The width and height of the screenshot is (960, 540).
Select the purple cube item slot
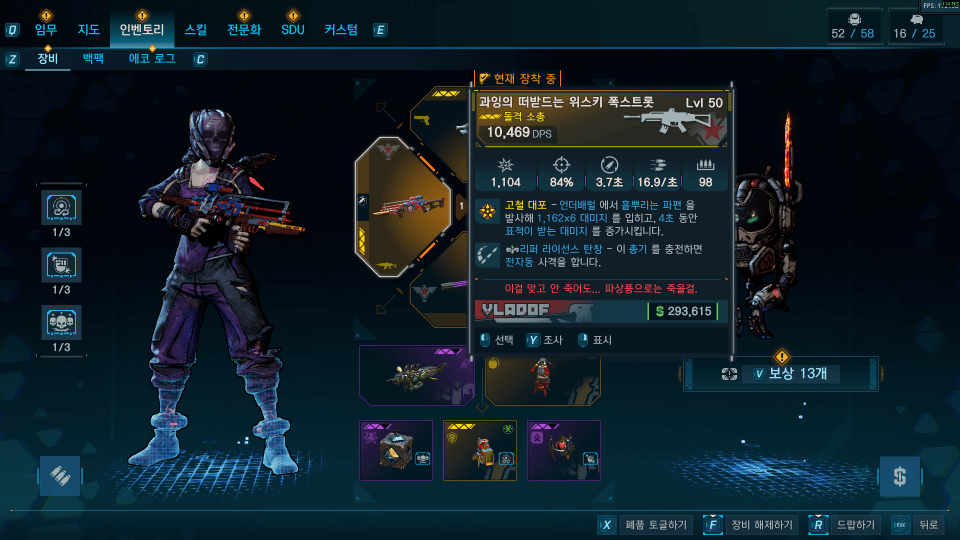coord(396,450)
